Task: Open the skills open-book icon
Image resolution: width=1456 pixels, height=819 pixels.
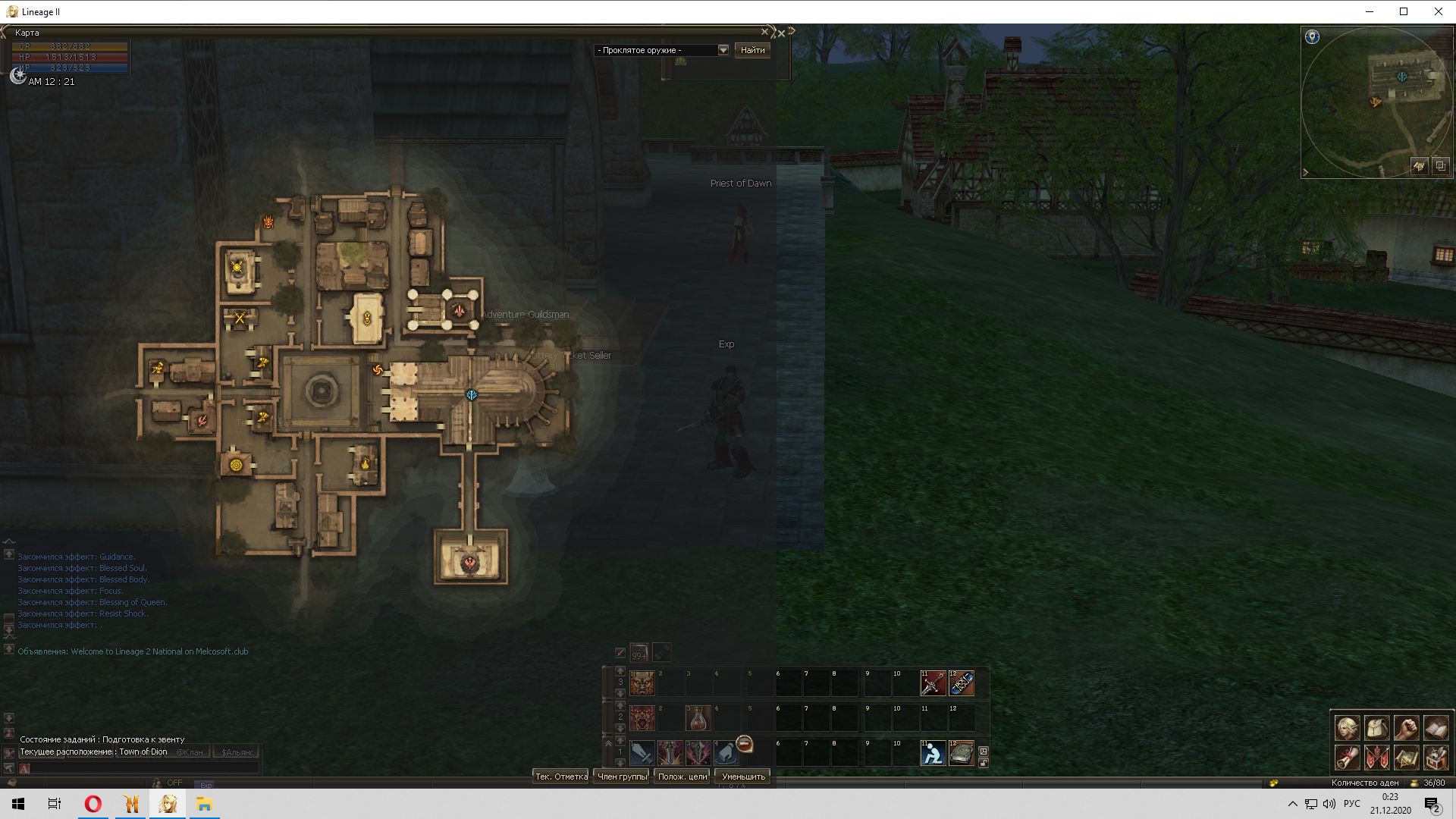Action: coord(1436,728)
